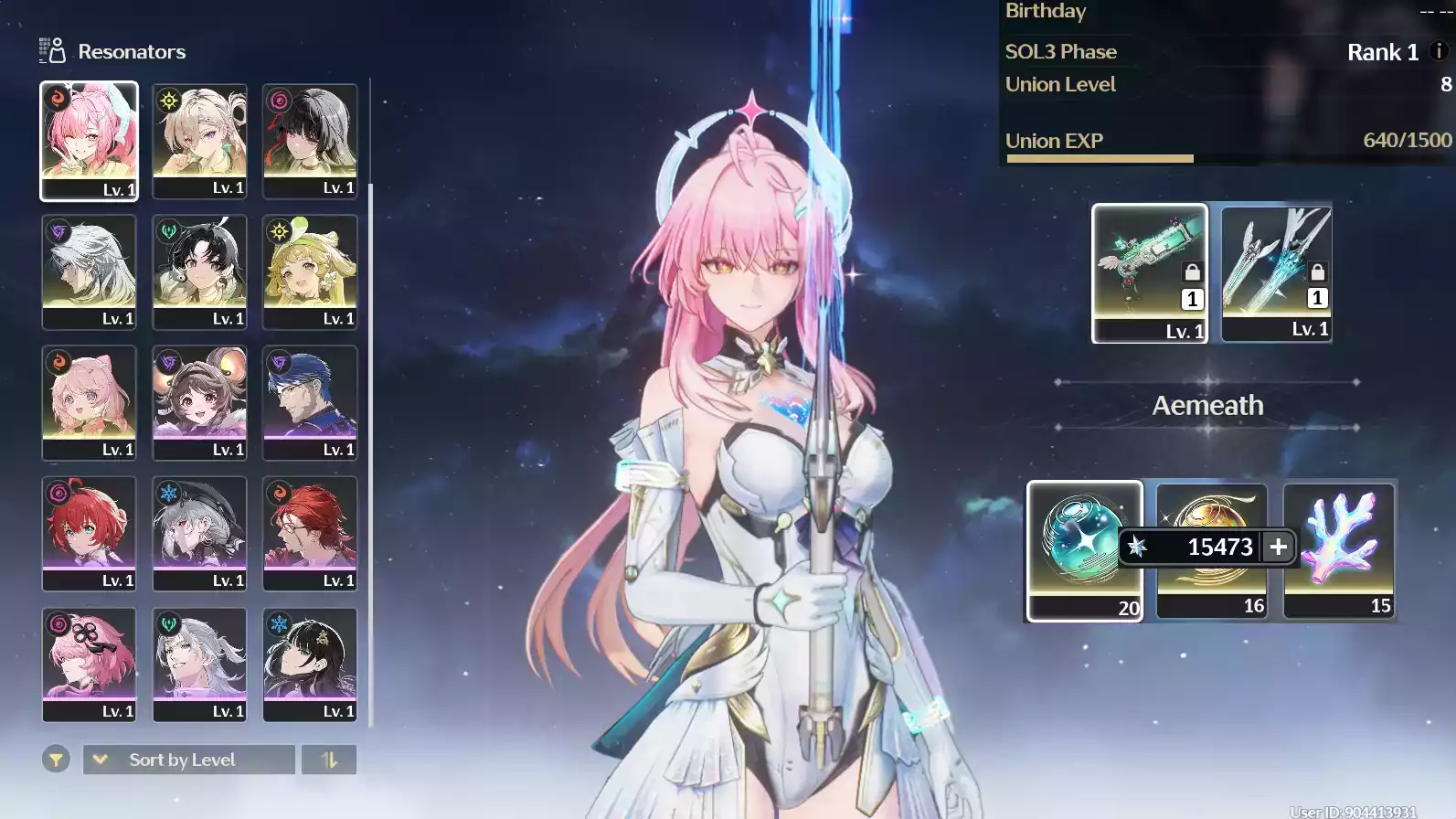The width and height of the screenshot is (1456, 819).
Task: Select the blue-haired male Resonator portrait
Action: [x=310, y=402]
